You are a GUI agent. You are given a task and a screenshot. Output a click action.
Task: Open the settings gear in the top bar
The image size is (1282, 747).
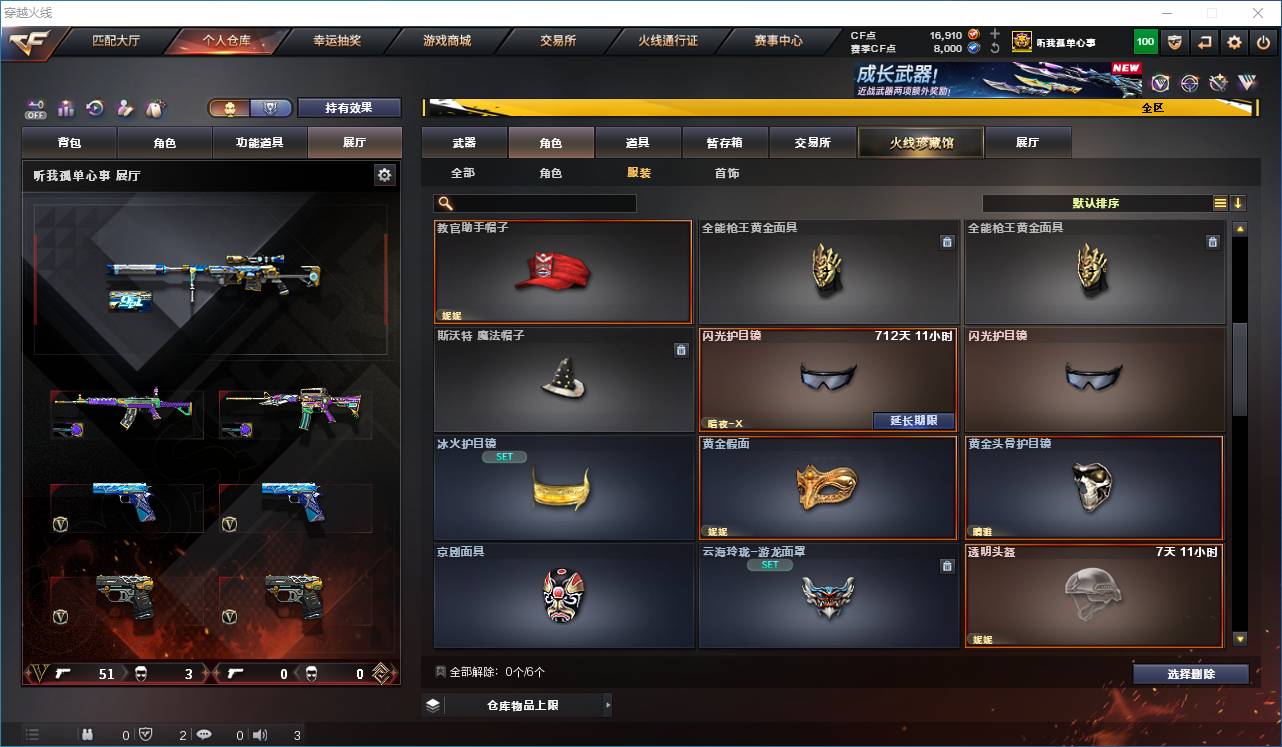(x=1234, y=42)
